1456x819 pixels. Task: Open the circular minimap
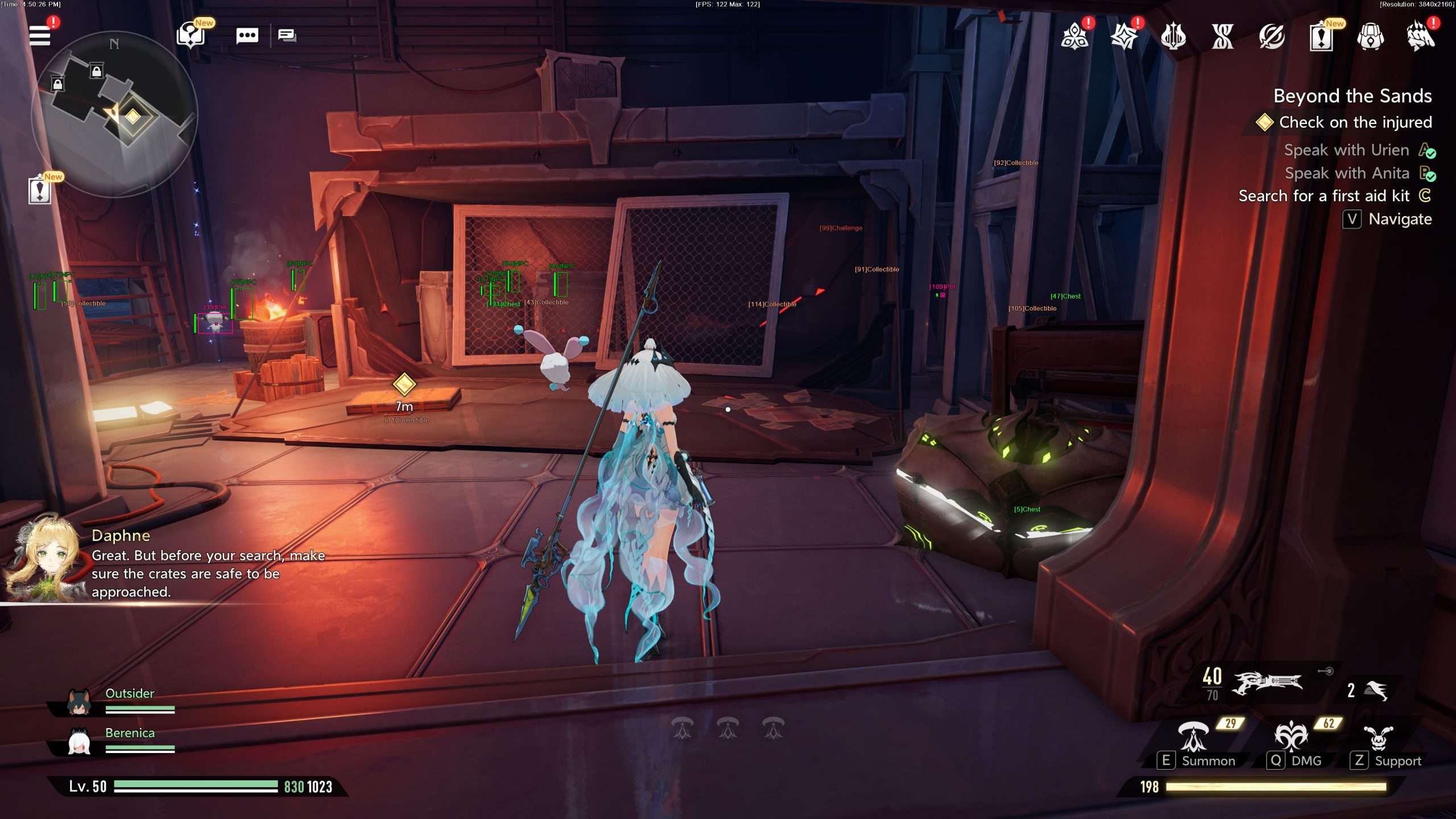[x=114, y=114]
